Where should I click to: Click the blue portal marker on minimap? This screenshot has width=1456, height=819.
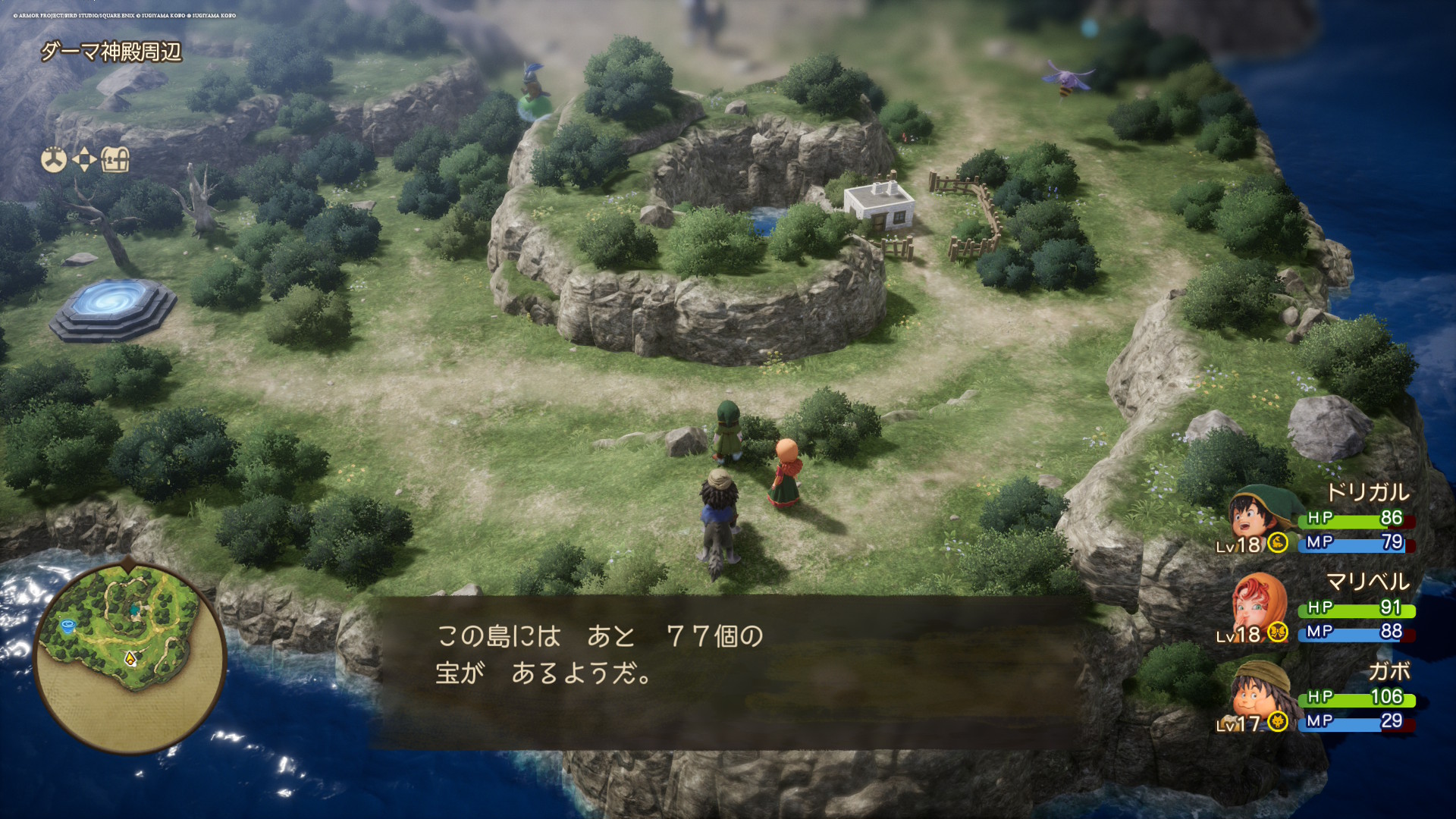[67, 626]
